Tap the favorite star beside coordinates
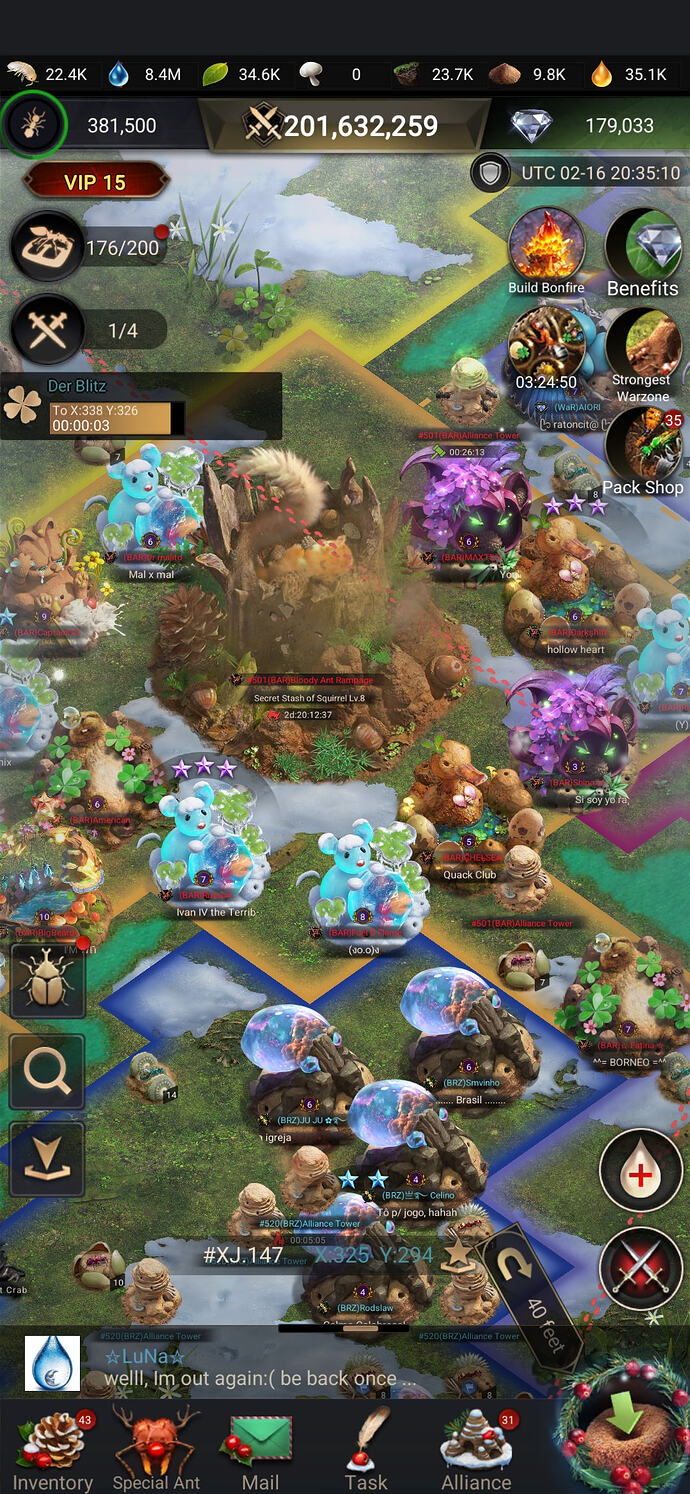 457,1253
